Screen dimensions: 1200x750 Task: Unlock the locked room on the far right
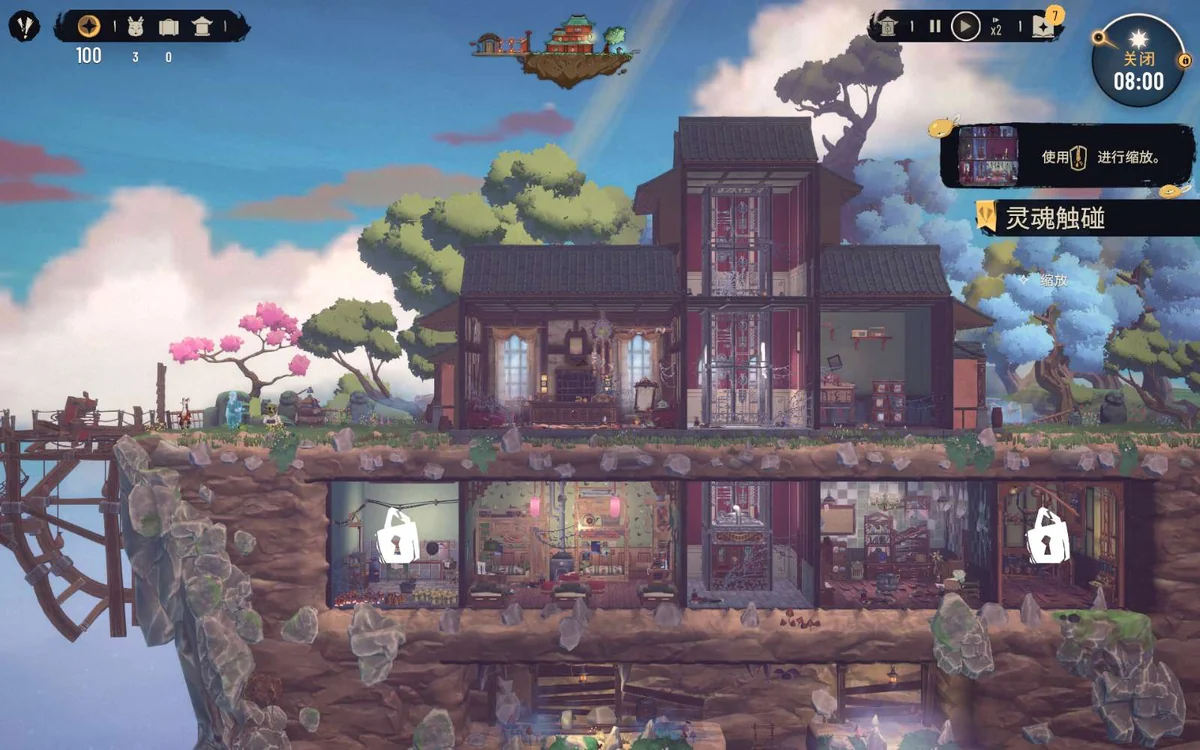pos(1047,535)
